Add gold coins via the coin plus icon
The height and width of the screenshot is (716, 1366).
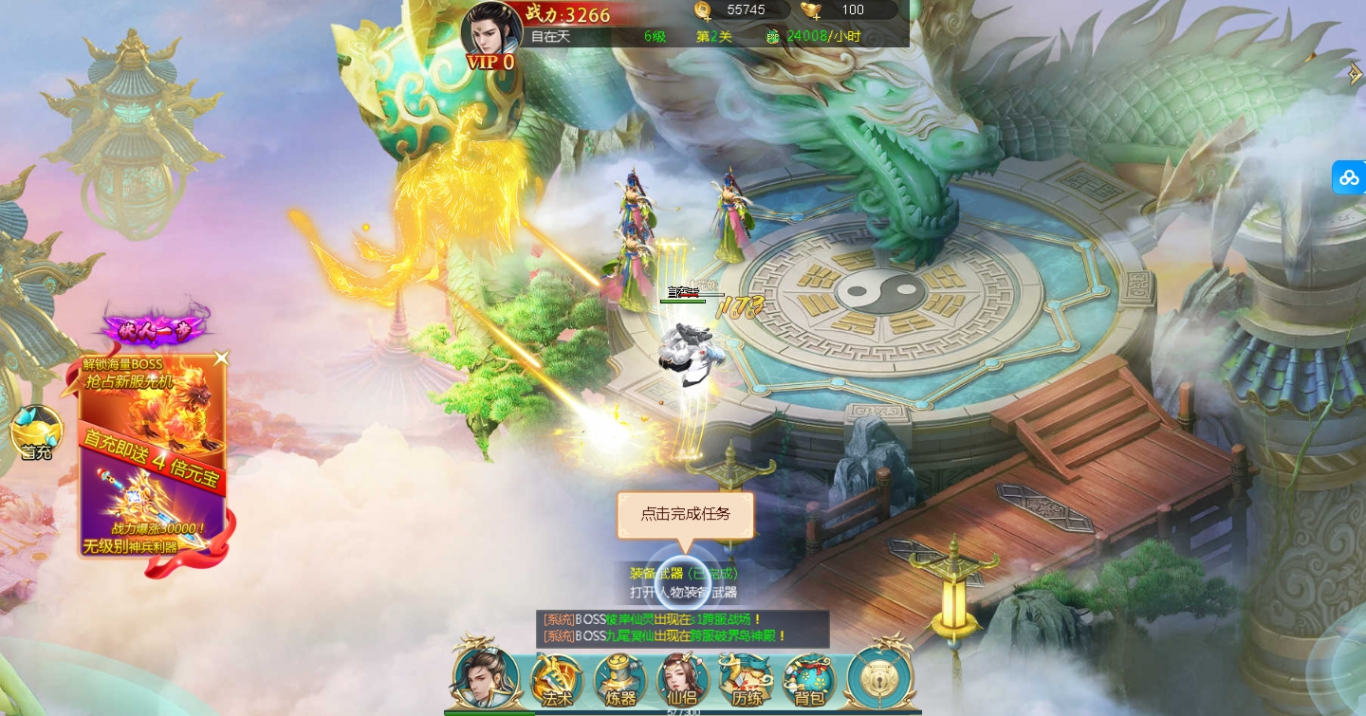[x=704, y=10]
